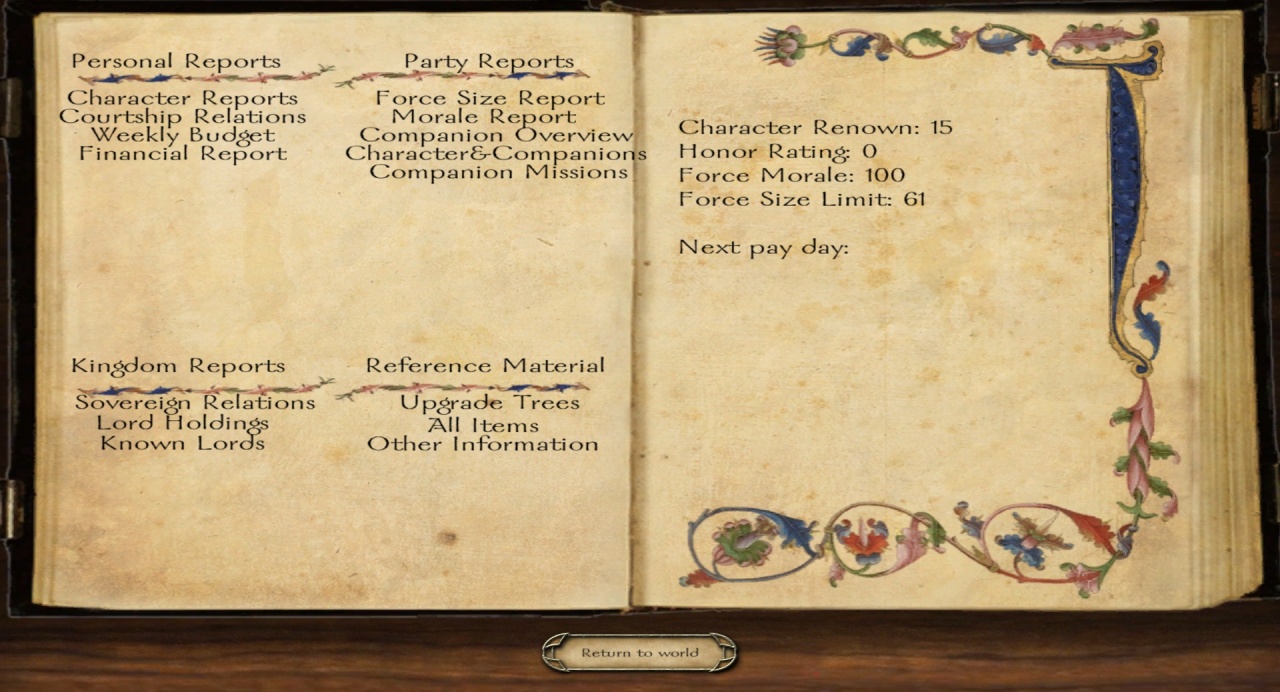This screenshot has width=1280, height=692.
Task: Open Character&Companions entry
Action: point(496,154)
